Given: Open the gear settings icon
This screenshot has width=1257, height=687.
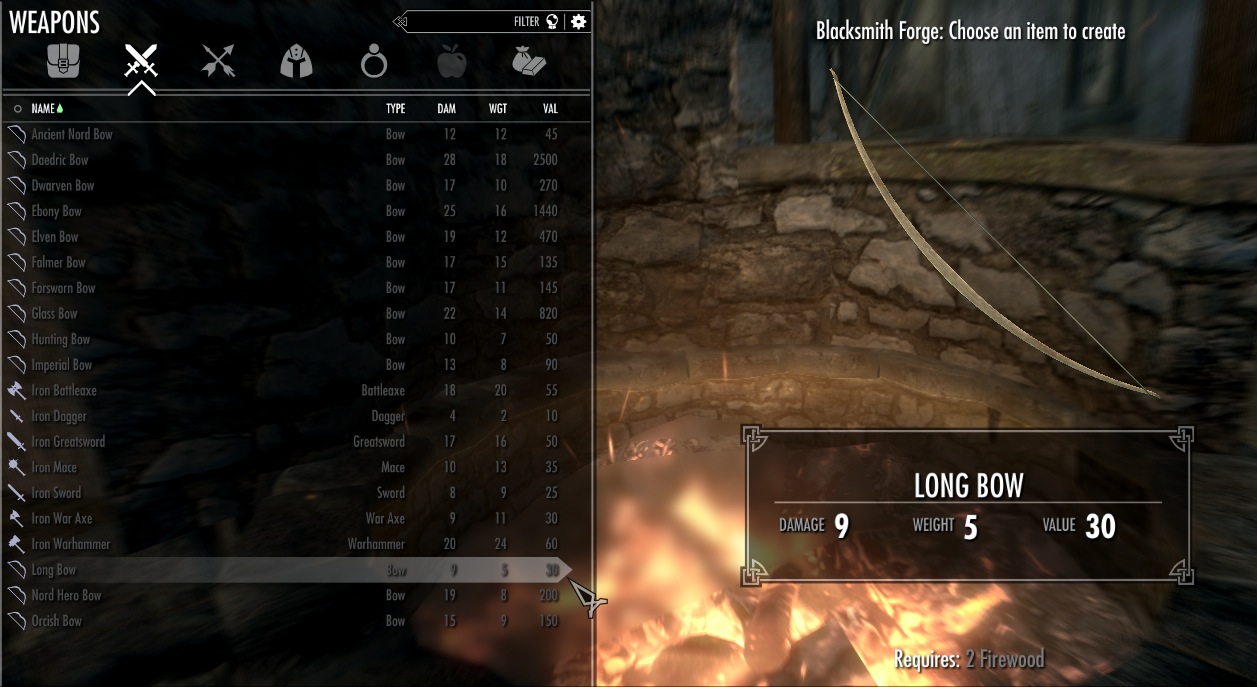Looking at the screenshot, I should click(x=579, y=21).
